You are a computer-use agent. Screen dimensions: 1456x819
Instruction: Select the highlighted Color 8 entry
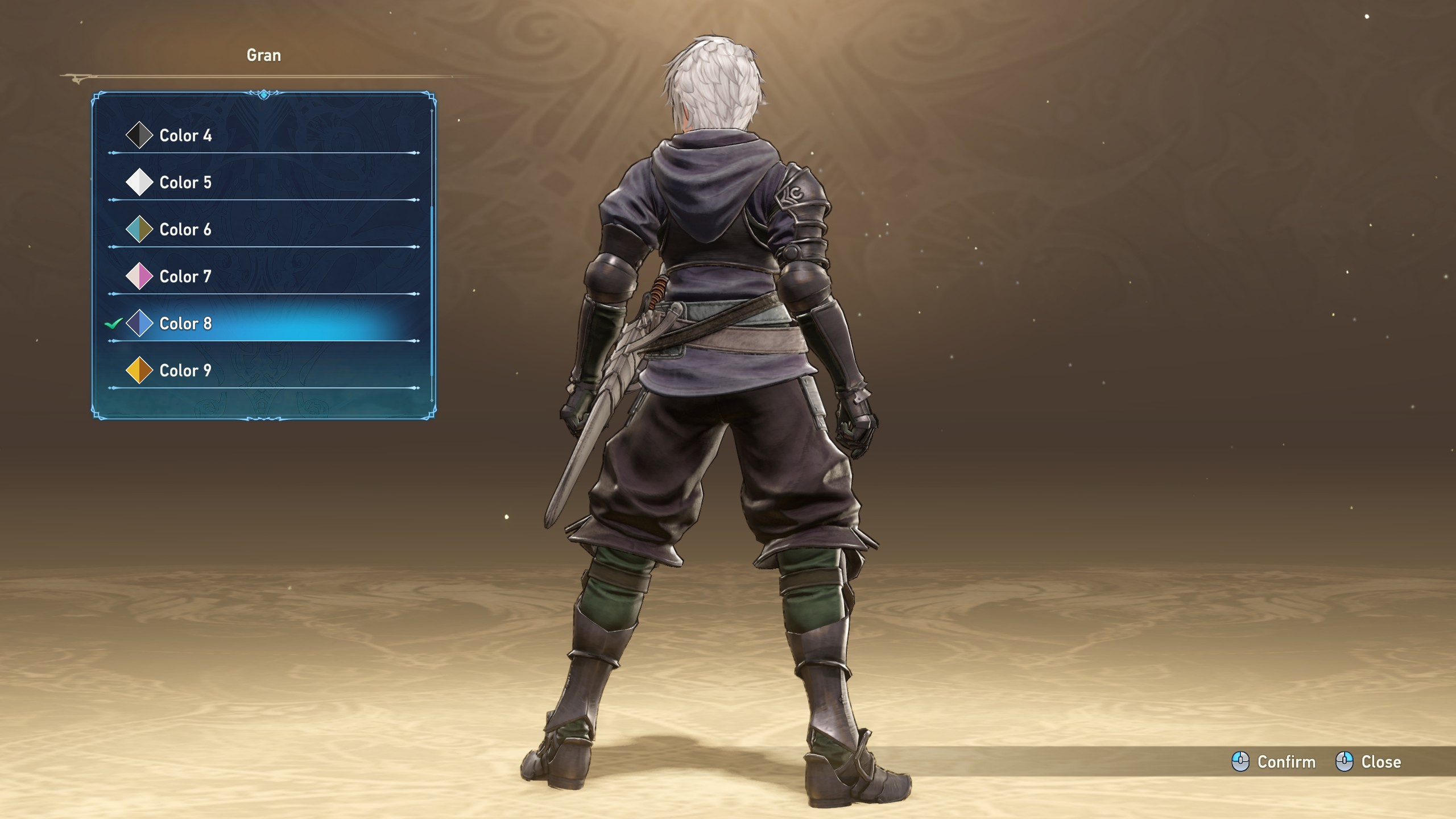point(185,324)
